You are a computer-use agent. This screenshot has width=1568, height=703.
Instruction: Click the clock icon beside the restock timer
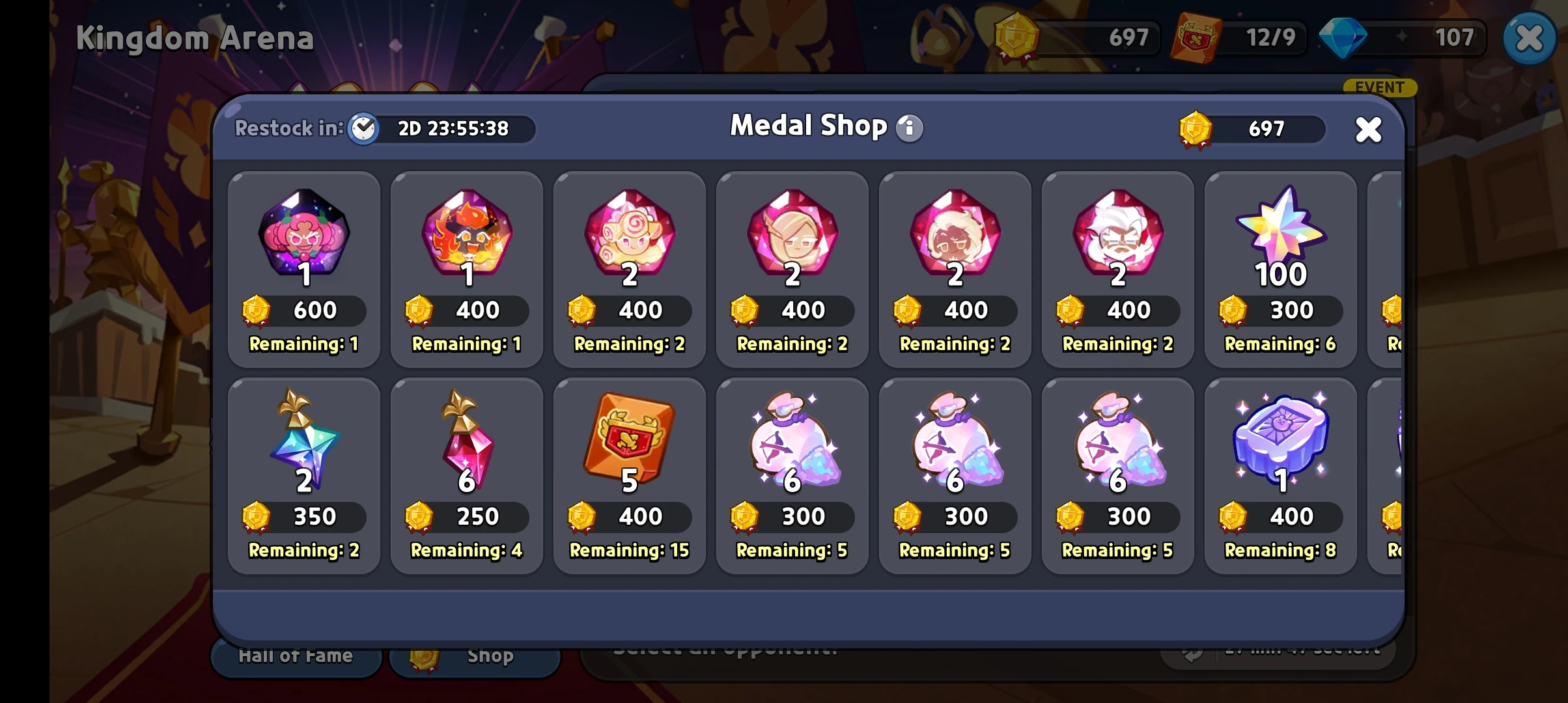click(x=365, y=129)
